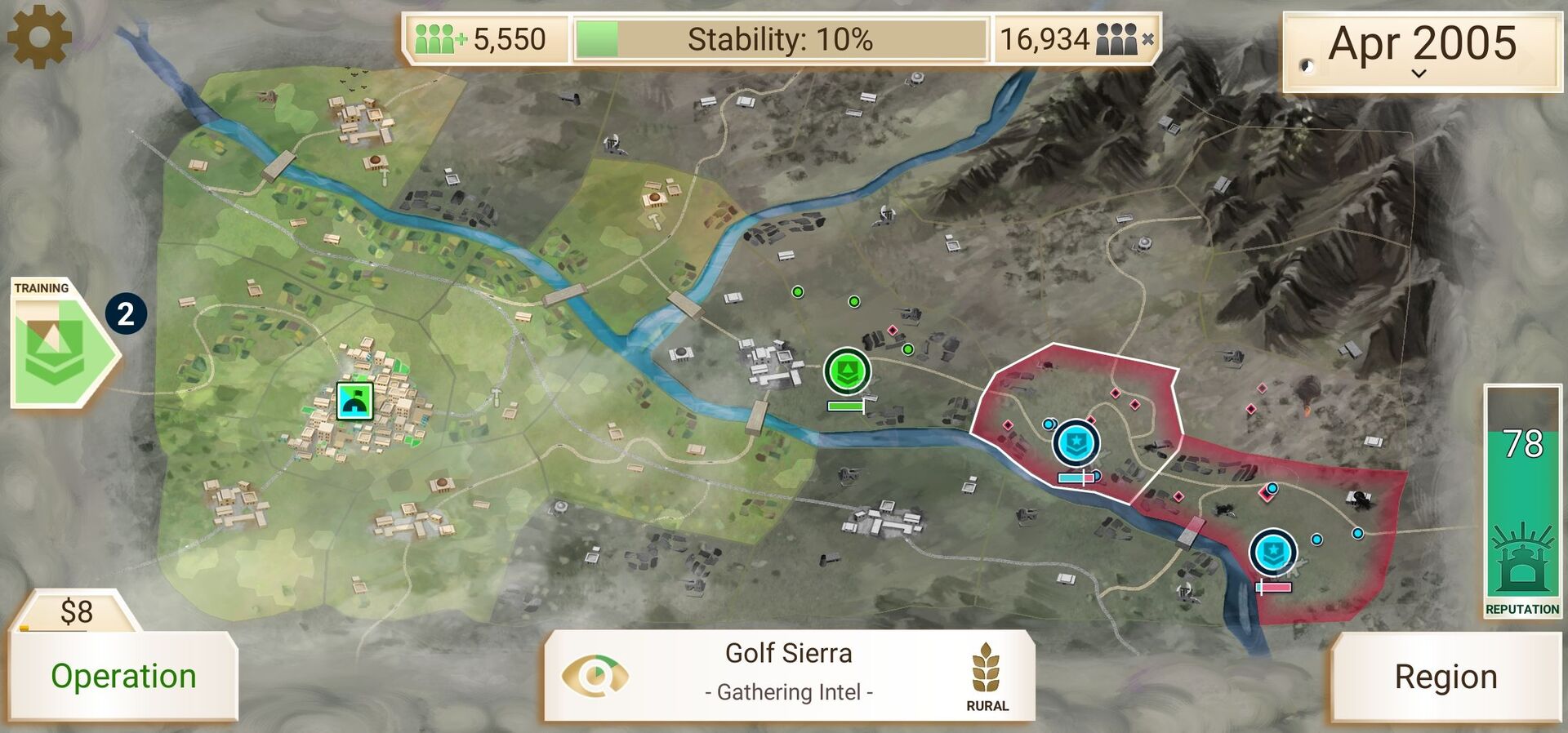The width and height of the screenshot is (1568, 733).
Task: Open the Region panel
Action: tap(1445, 677)
